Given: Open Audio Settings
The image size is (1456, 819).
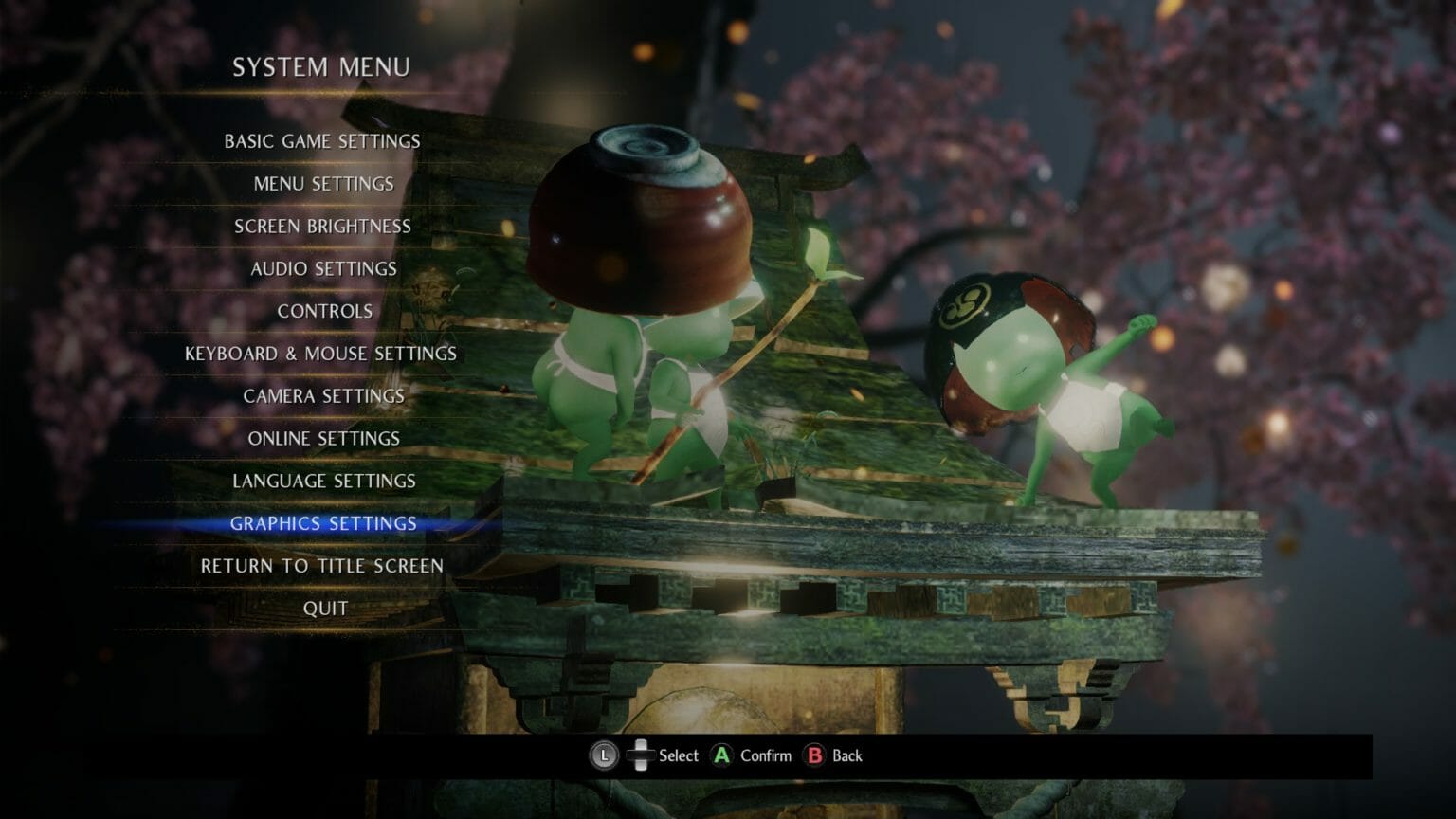Looking at the screenshot, I should pyautogui.click(x=322, y=268).
